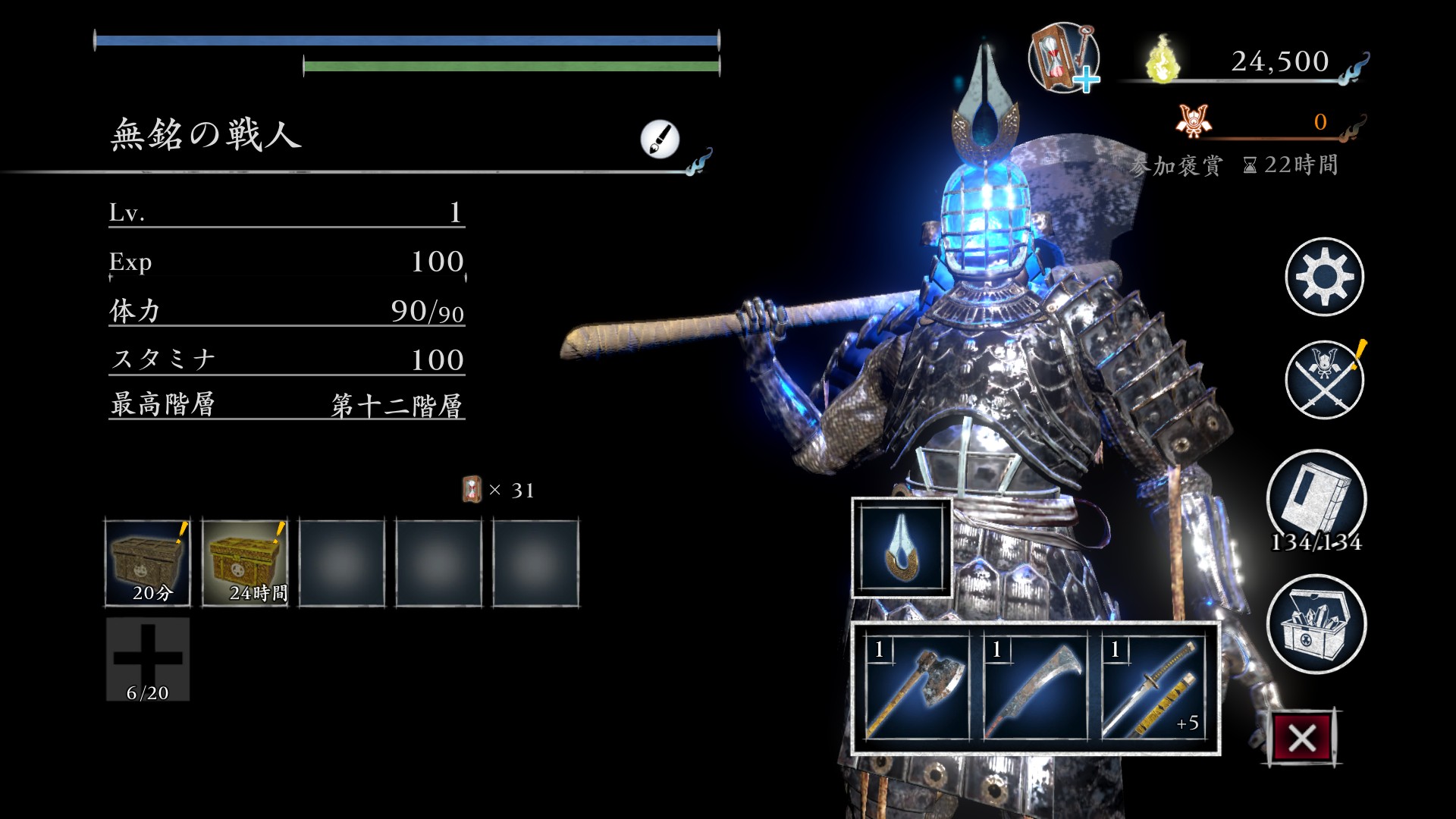Select the battle axe weapon slot

[918, 688]
